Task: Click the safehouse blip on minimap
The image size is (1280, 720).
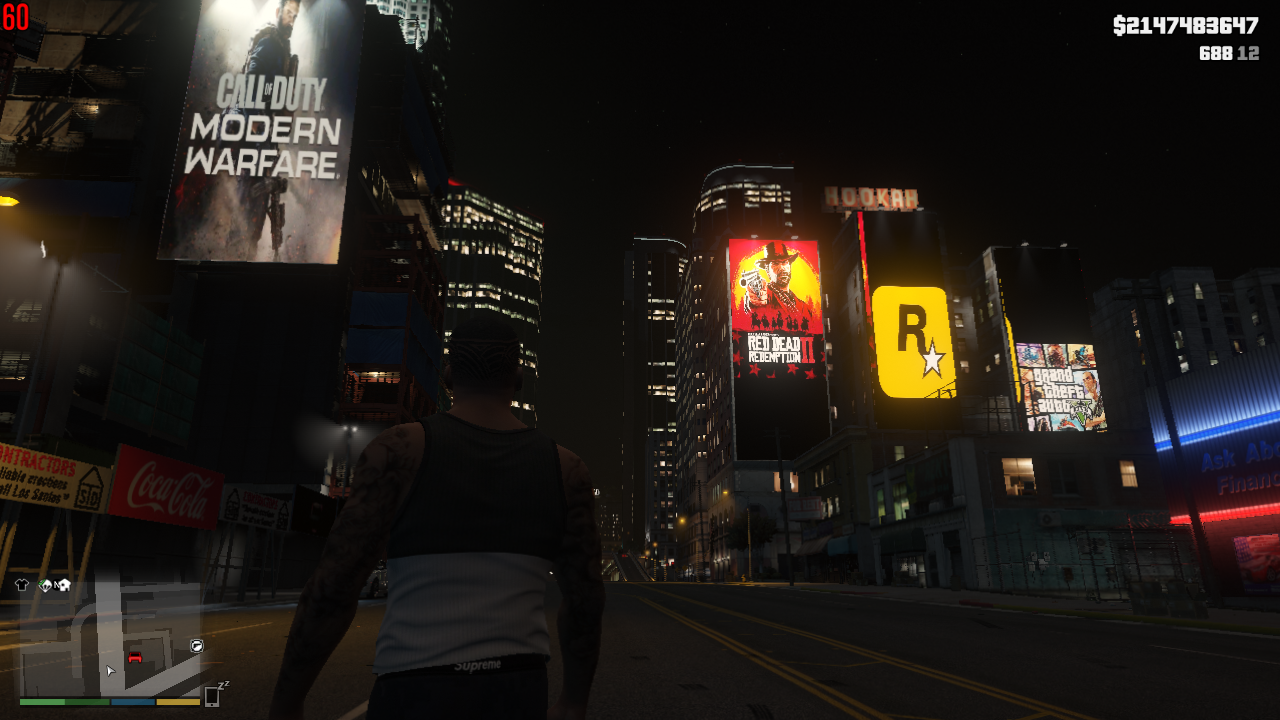Action: (x=65, y=585)
